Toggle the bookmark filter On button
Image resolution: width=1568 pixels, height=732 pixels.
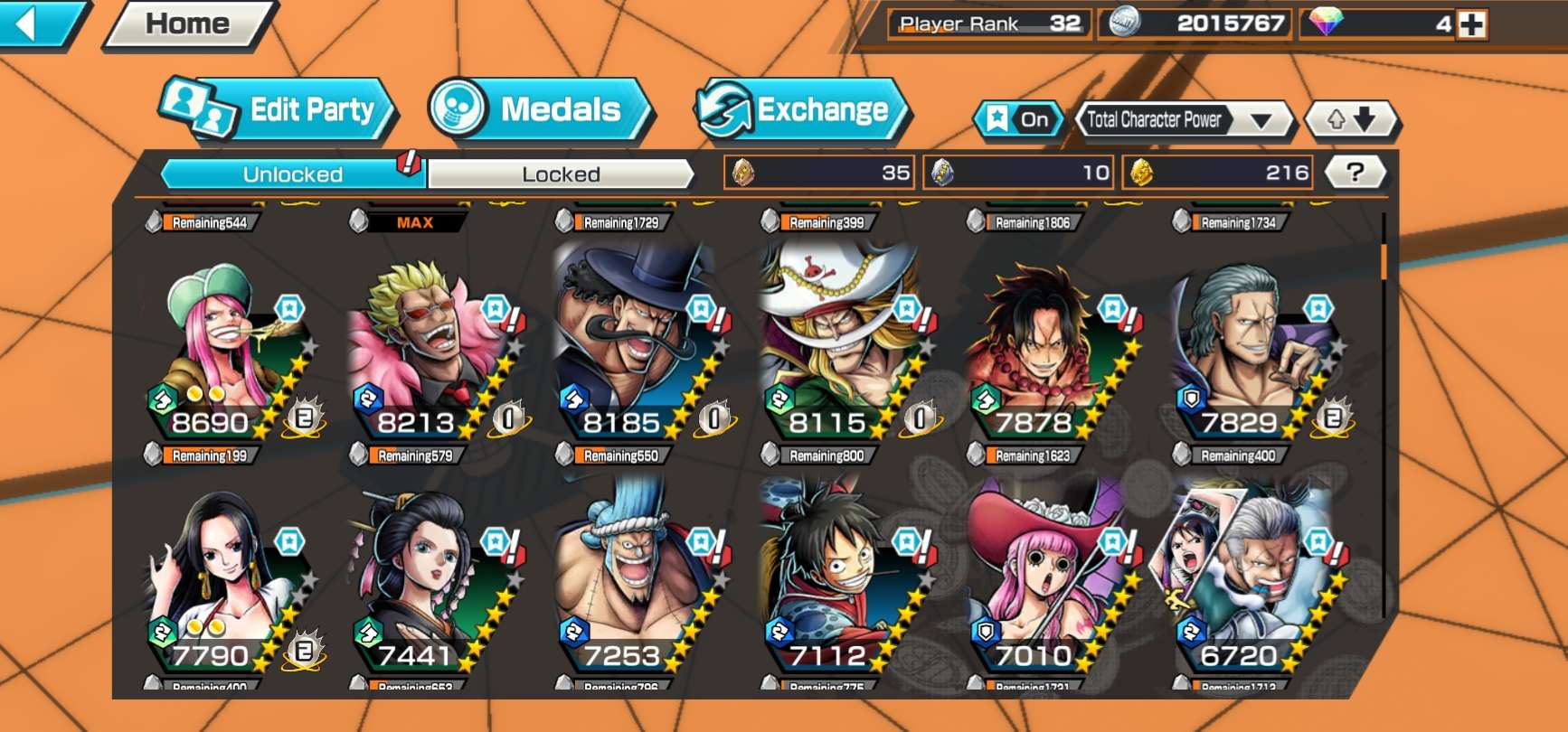coord(1019,119)
